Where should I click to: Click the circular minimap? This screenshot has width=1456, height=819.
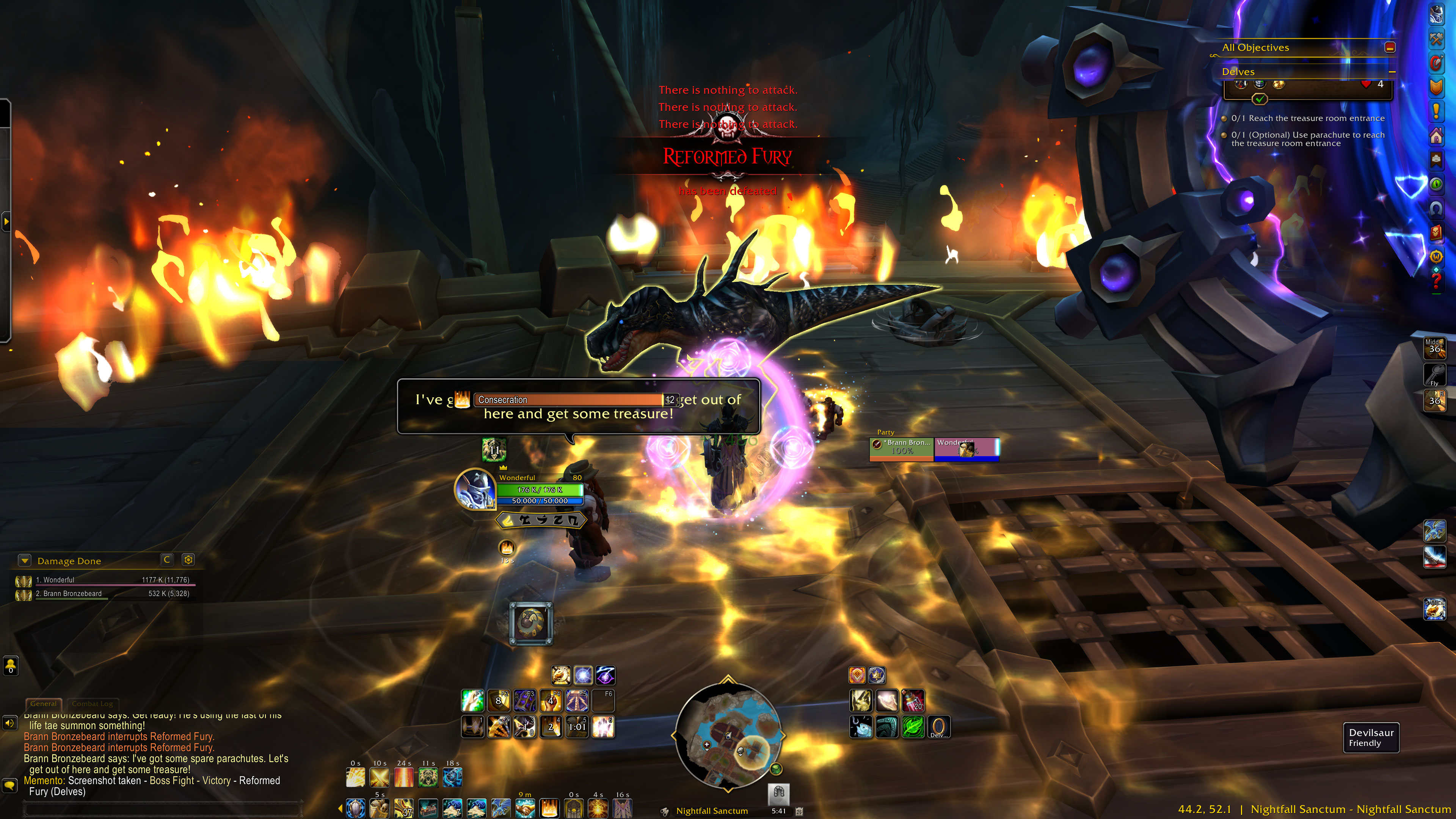pos(728,735)
